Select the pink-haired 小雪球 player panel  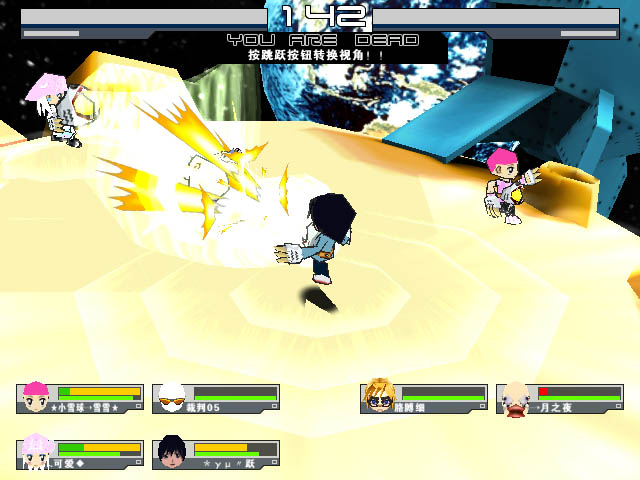pyautogui.click(x=80, y=398)
